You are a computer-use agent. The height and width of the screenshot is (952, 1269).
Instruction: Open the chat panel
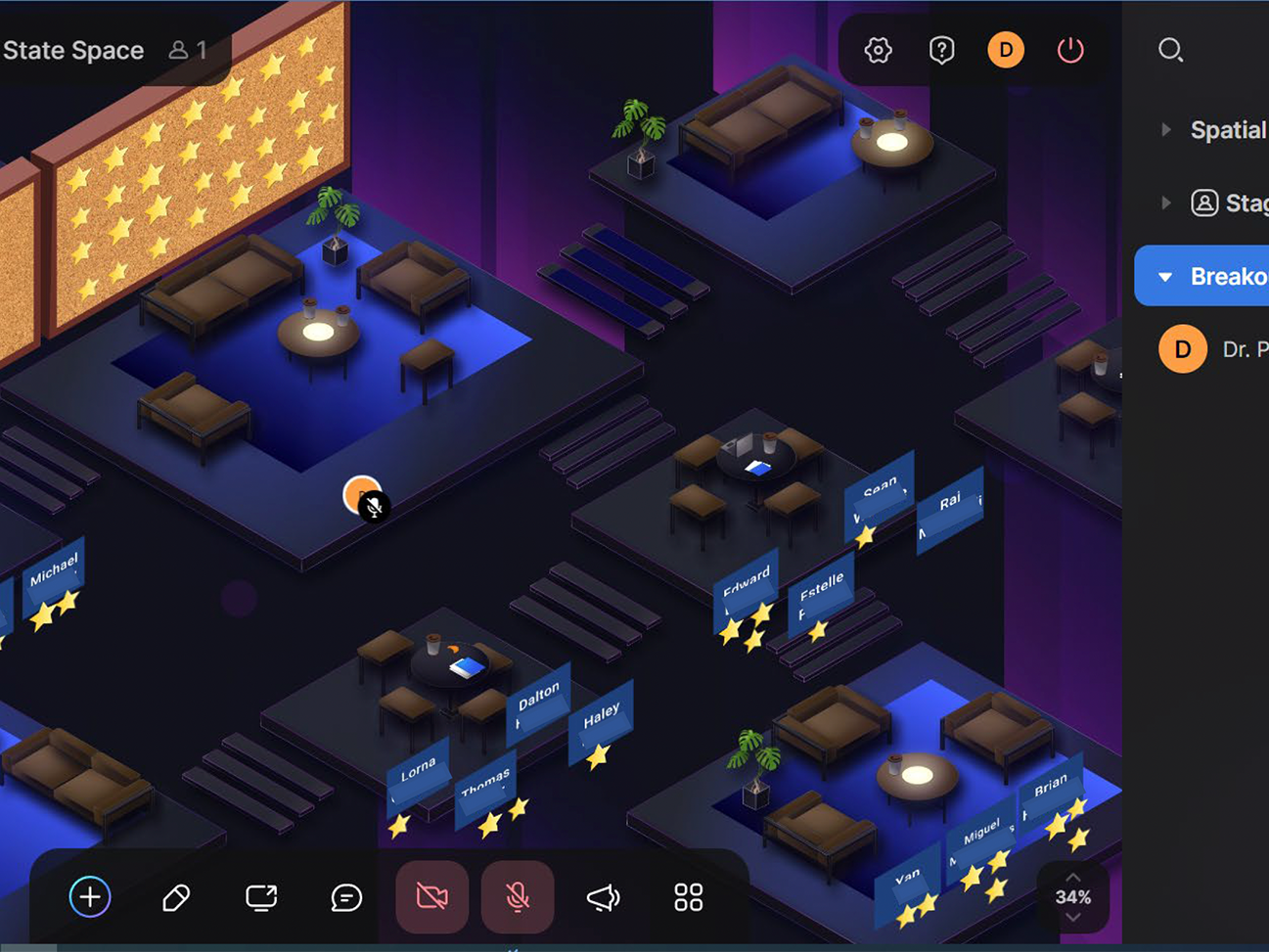pyautogui.click(x=345, y=897)
